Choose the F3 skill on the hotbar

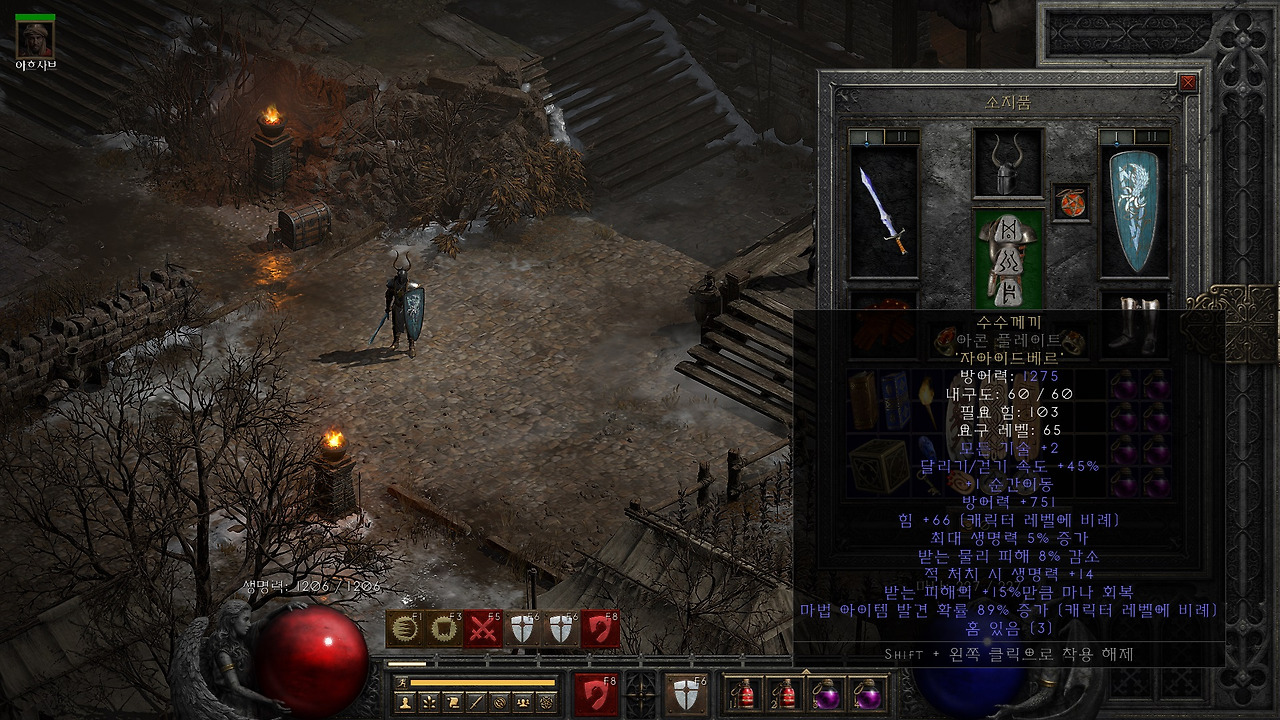pos(441,629)
